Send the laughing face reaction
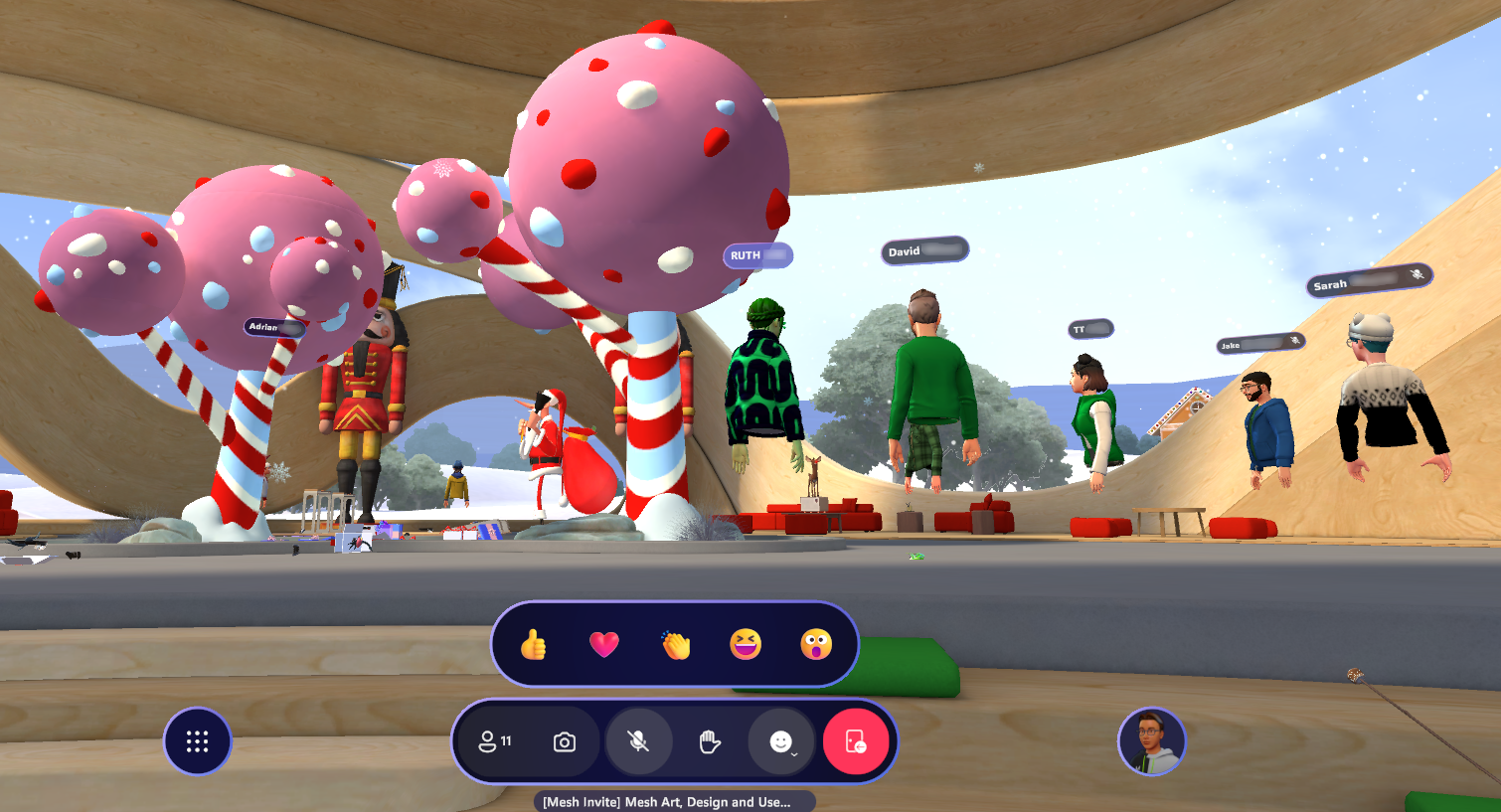 click(x=746, y=645)
